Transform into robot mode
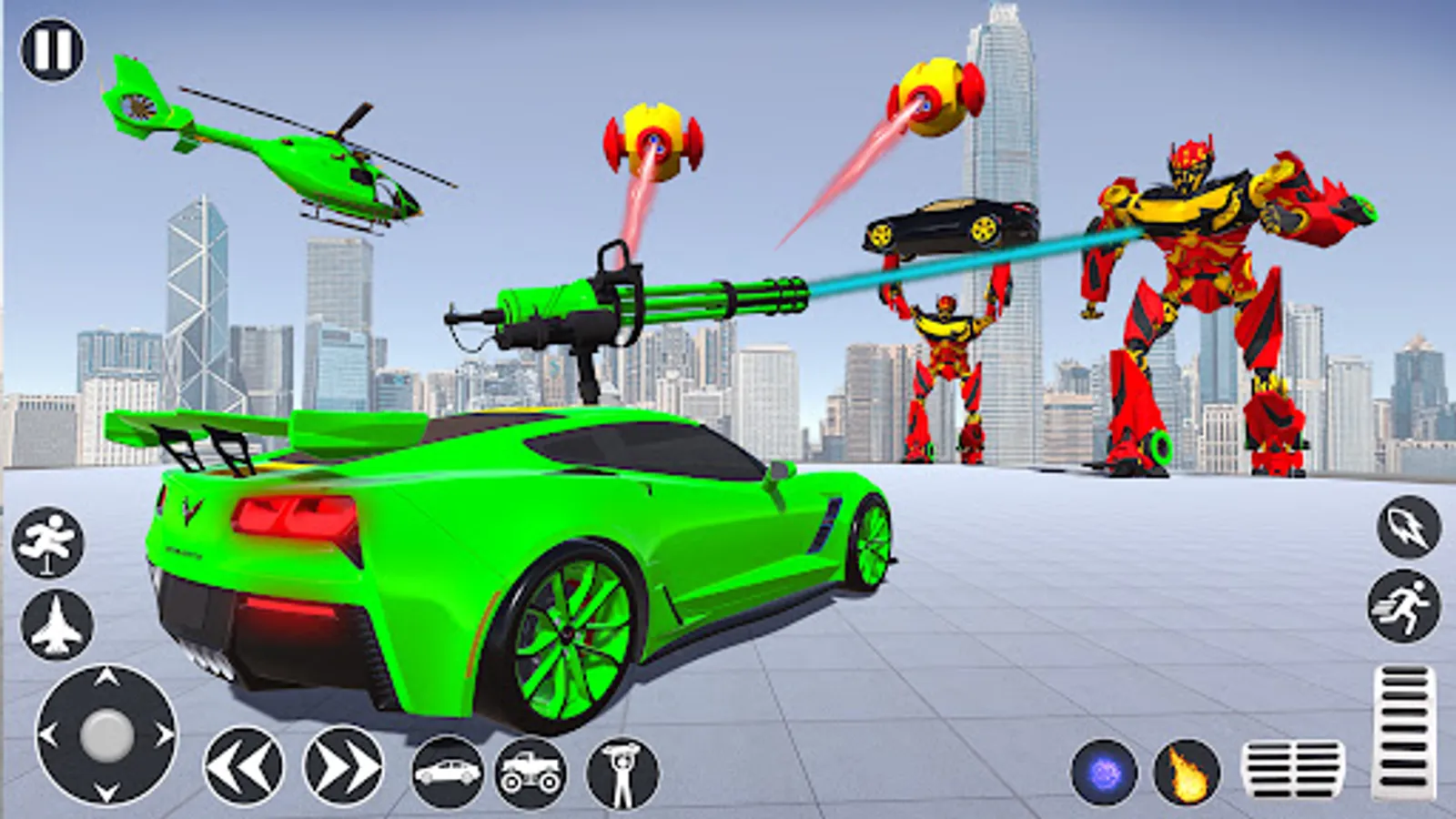Viewport: 1456px width, 819px height. click(x=621, y=772)
